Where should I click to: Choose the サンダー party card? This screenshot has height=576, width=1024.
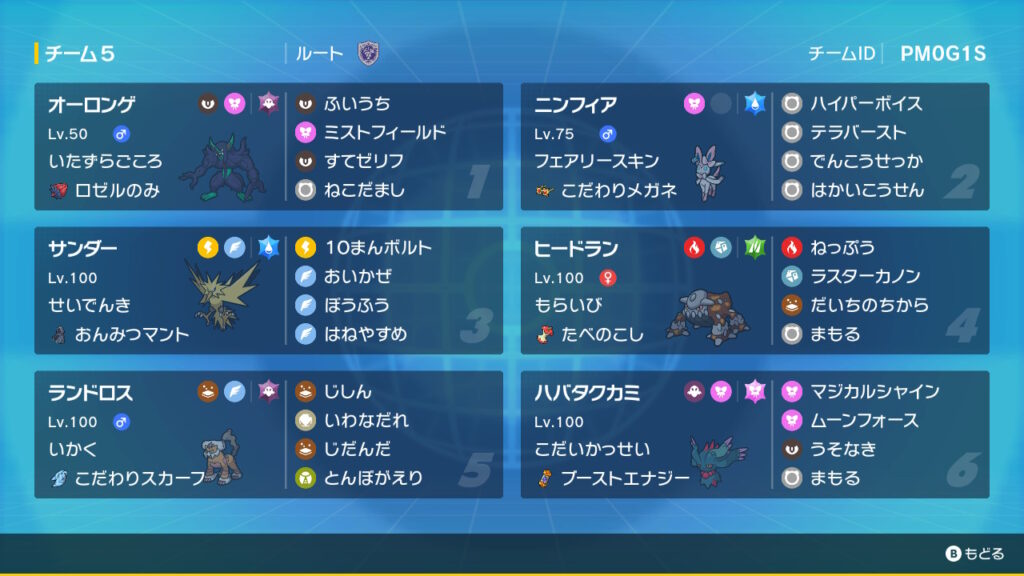160,290
